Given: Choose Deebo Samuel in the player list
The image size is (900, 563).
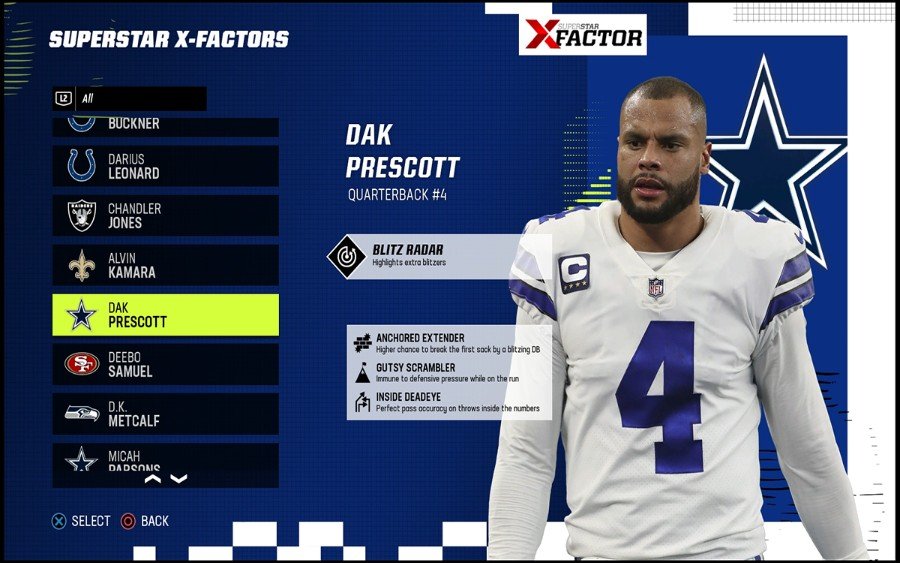Looking at the screenshot, I should click(x=165, y=364).
